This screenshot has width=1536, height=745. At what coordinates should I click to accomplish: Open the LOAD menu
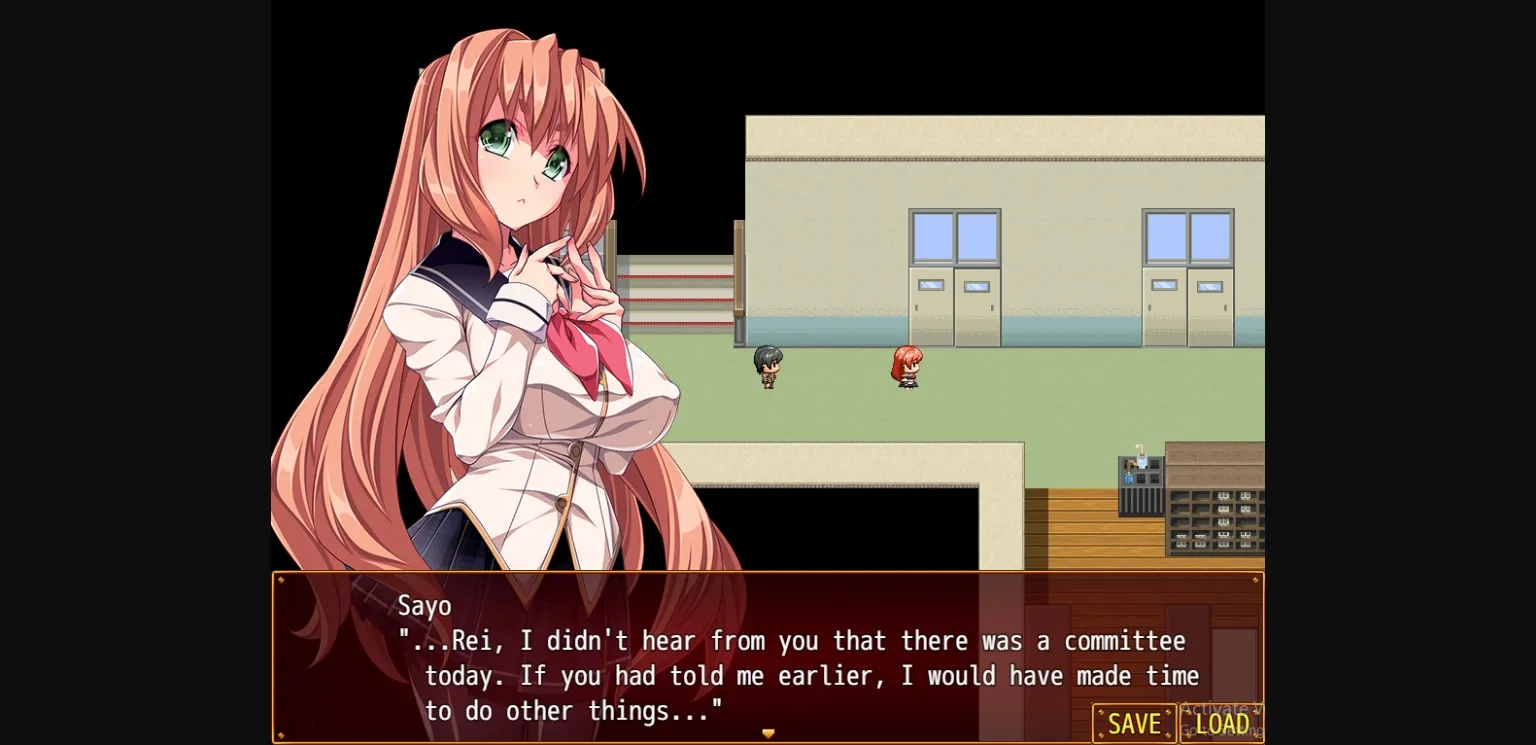tap(1221, 723)
